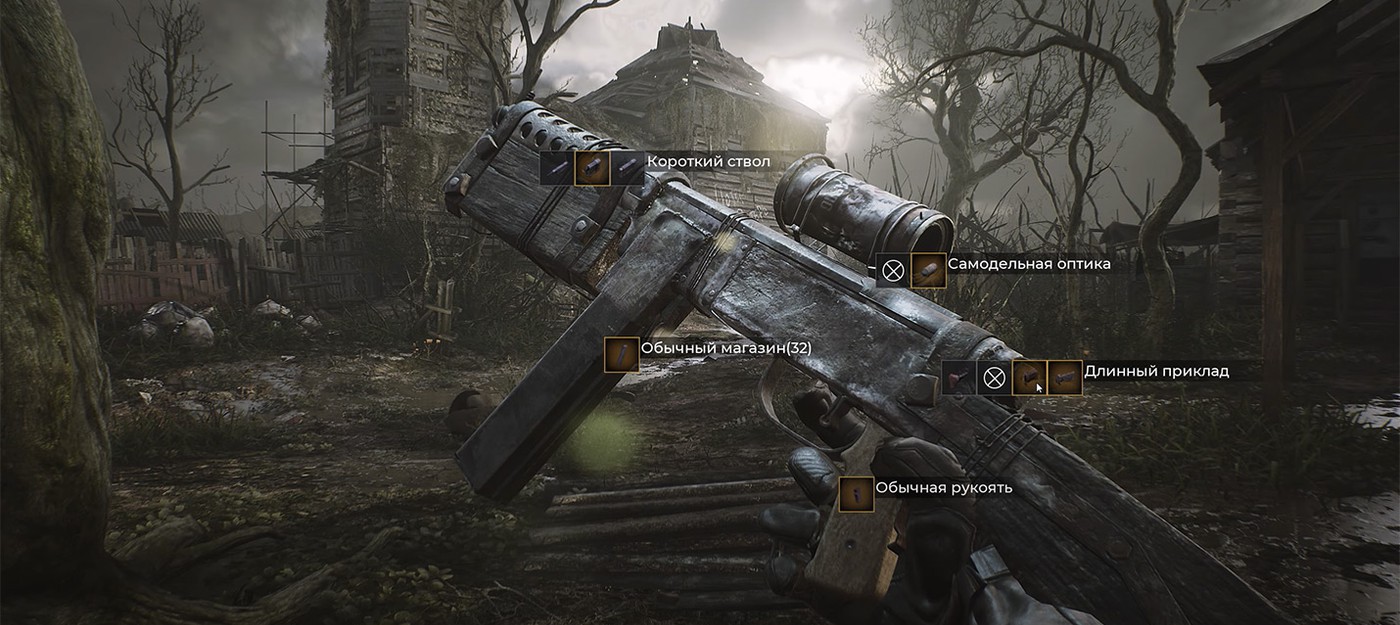Pick the dimmed stock option icon
The width and height of the screenshot is (1400, 625).
click(958, 378)
